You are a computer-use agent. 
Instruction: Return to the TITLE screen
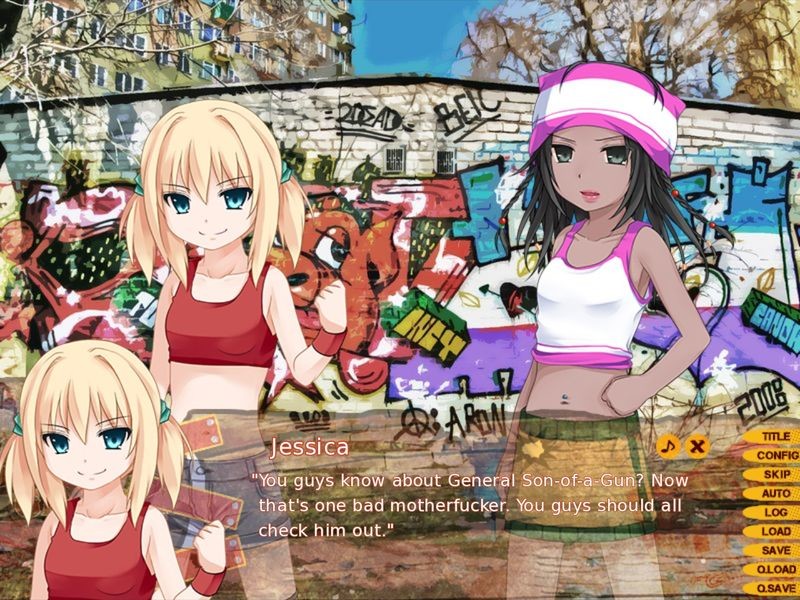[773, 437]
